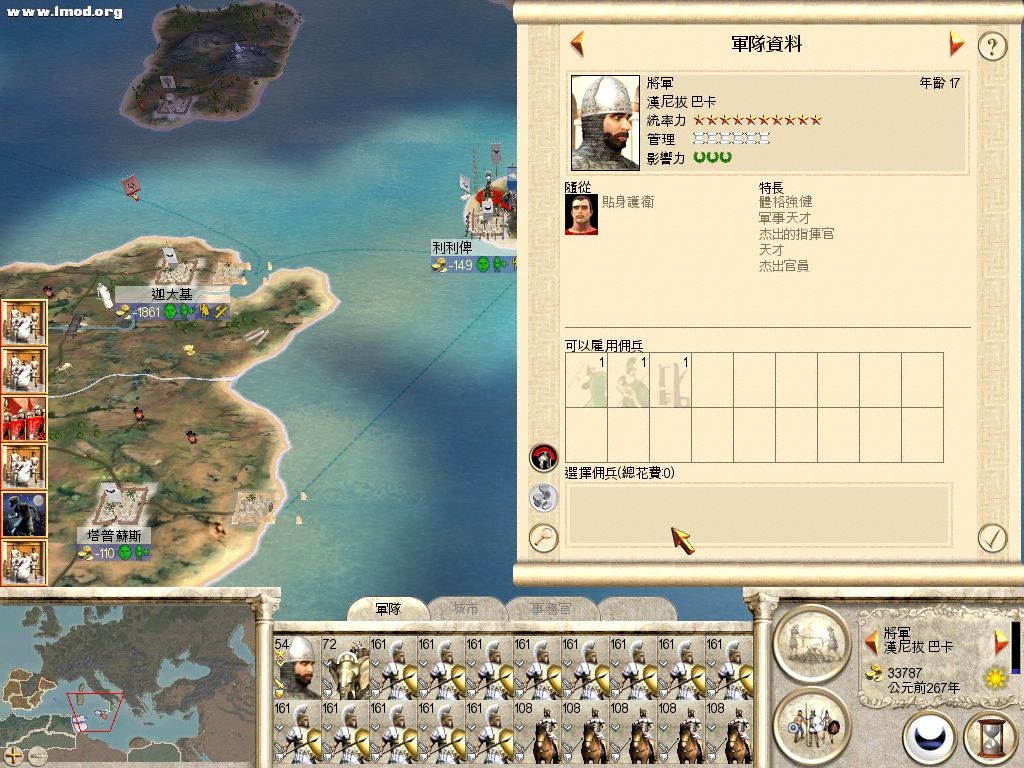The height and width of the screenshot is (768, 1024).
Task: Open the 事務官 agents tab
Action: click(x=551, y=608)
